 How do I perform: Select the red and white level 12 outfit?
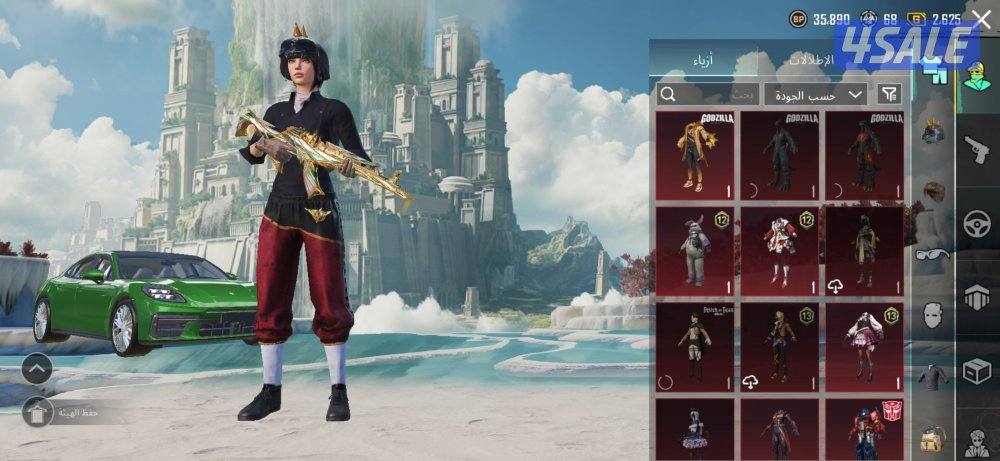point(779,251)
